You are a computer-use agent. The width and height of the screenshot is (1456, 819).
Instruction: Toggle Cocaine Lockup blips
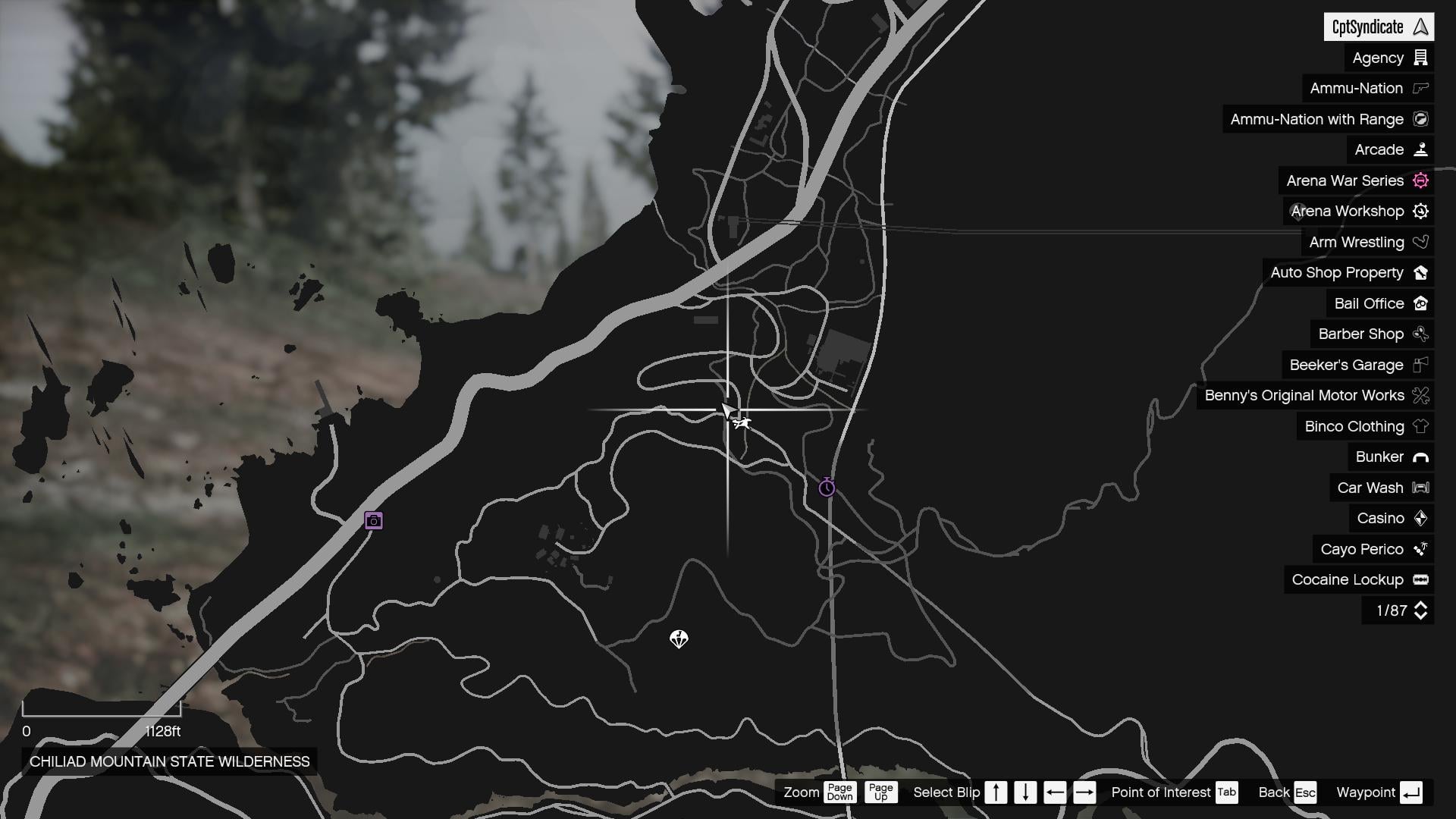1420,579
